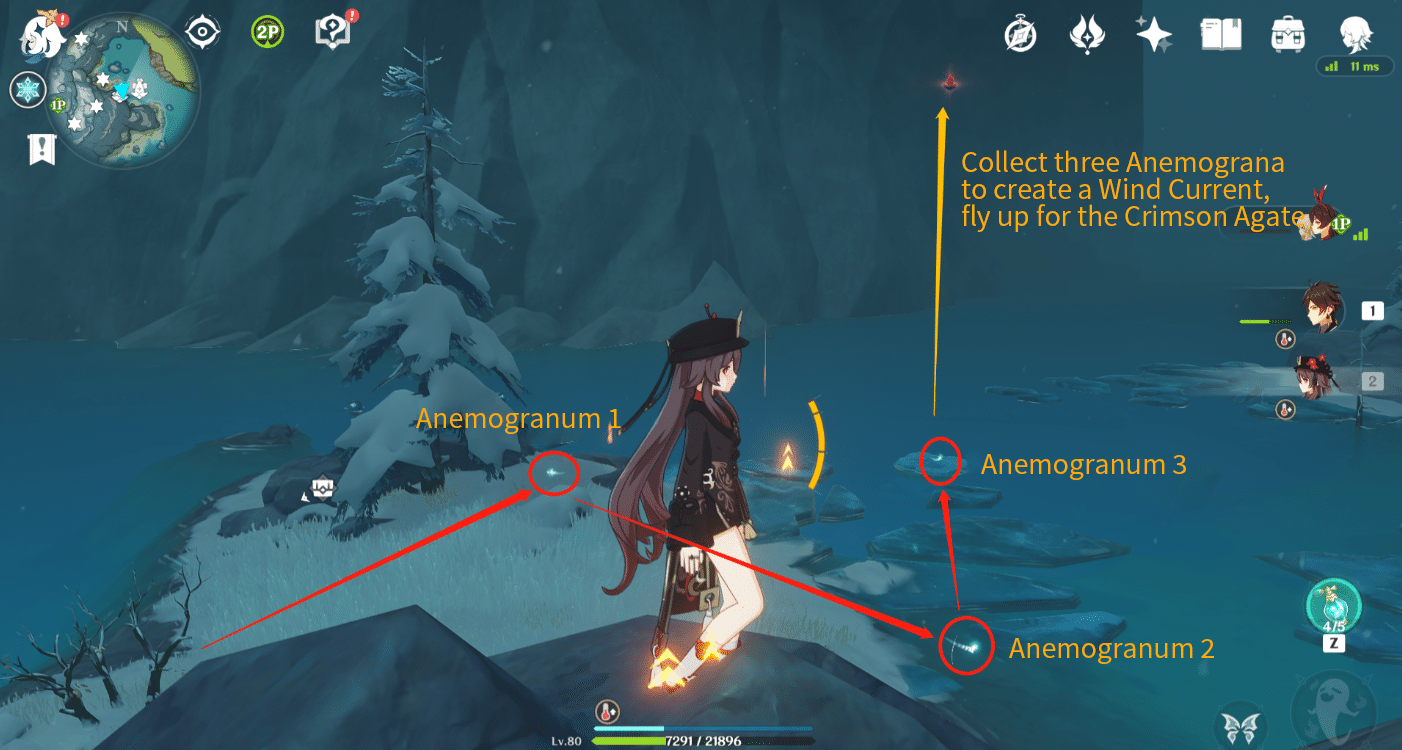Click the circled Anemogranum 2
This screenshot has height=750, width=1402.
pos(965,645)
